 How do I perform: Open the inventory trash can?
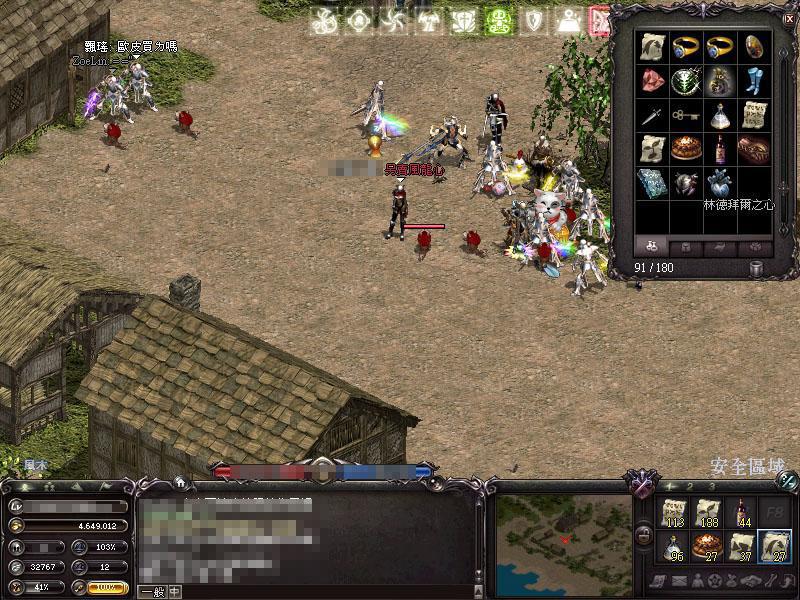click(x=757, y=268)
